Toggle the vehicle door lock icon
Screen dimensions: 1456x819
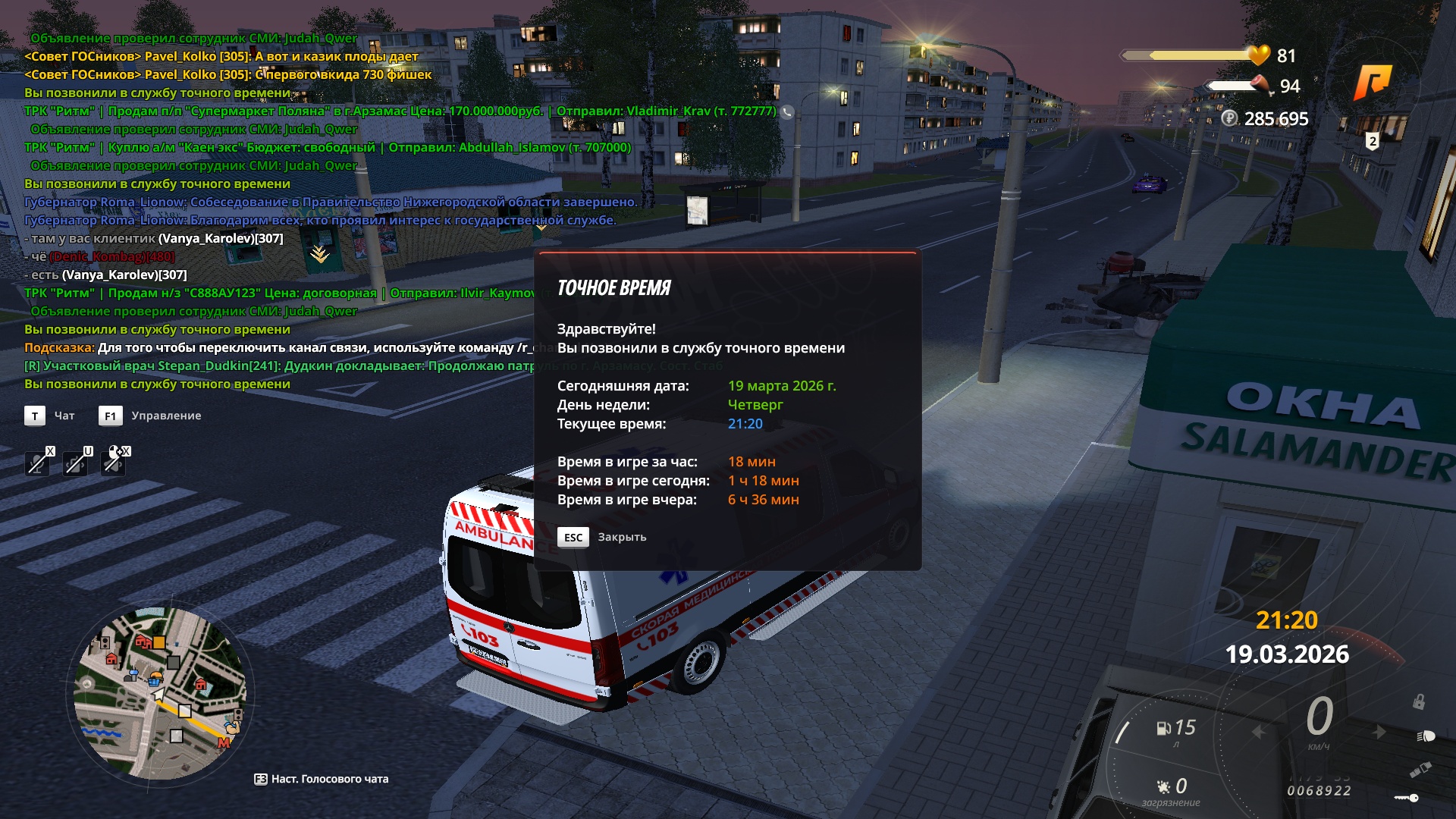pyautogui.click(x=1418, y=701)
